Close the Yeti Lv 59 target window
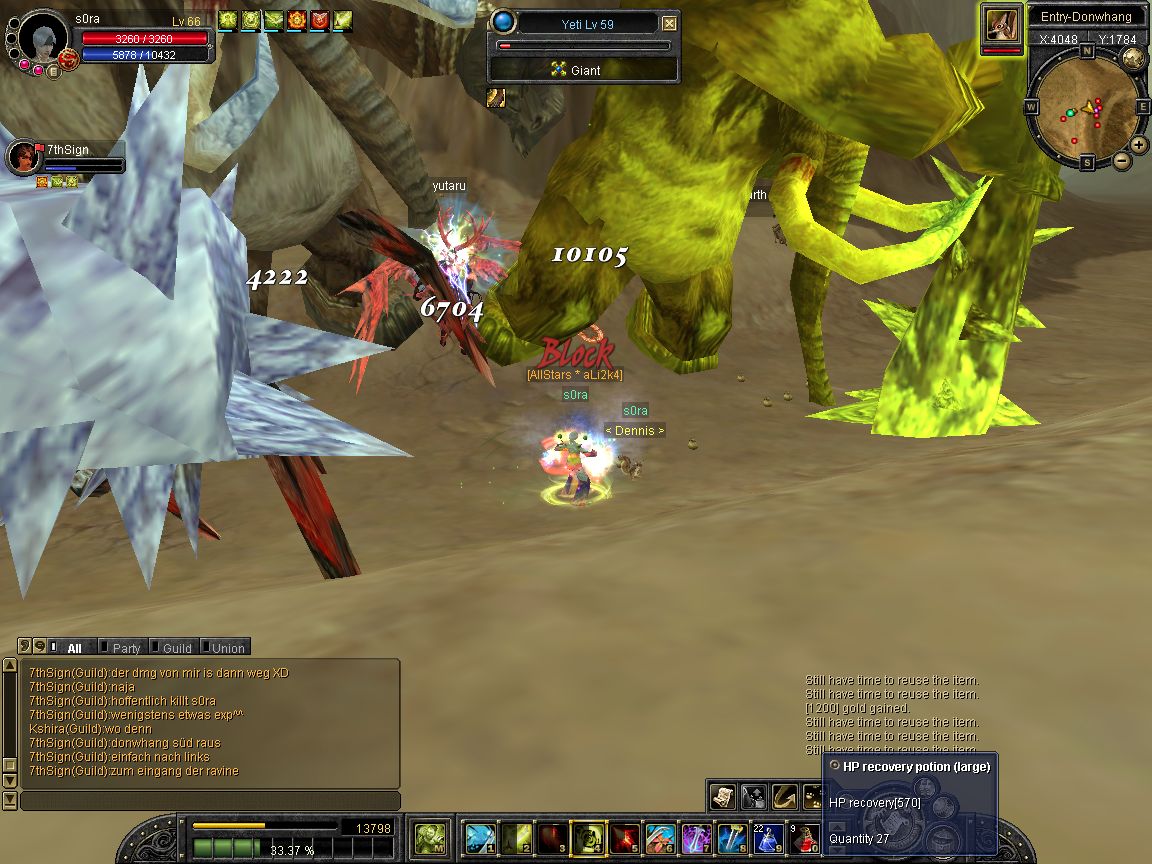Screen dimensions: 1152x864 [670, 24]
